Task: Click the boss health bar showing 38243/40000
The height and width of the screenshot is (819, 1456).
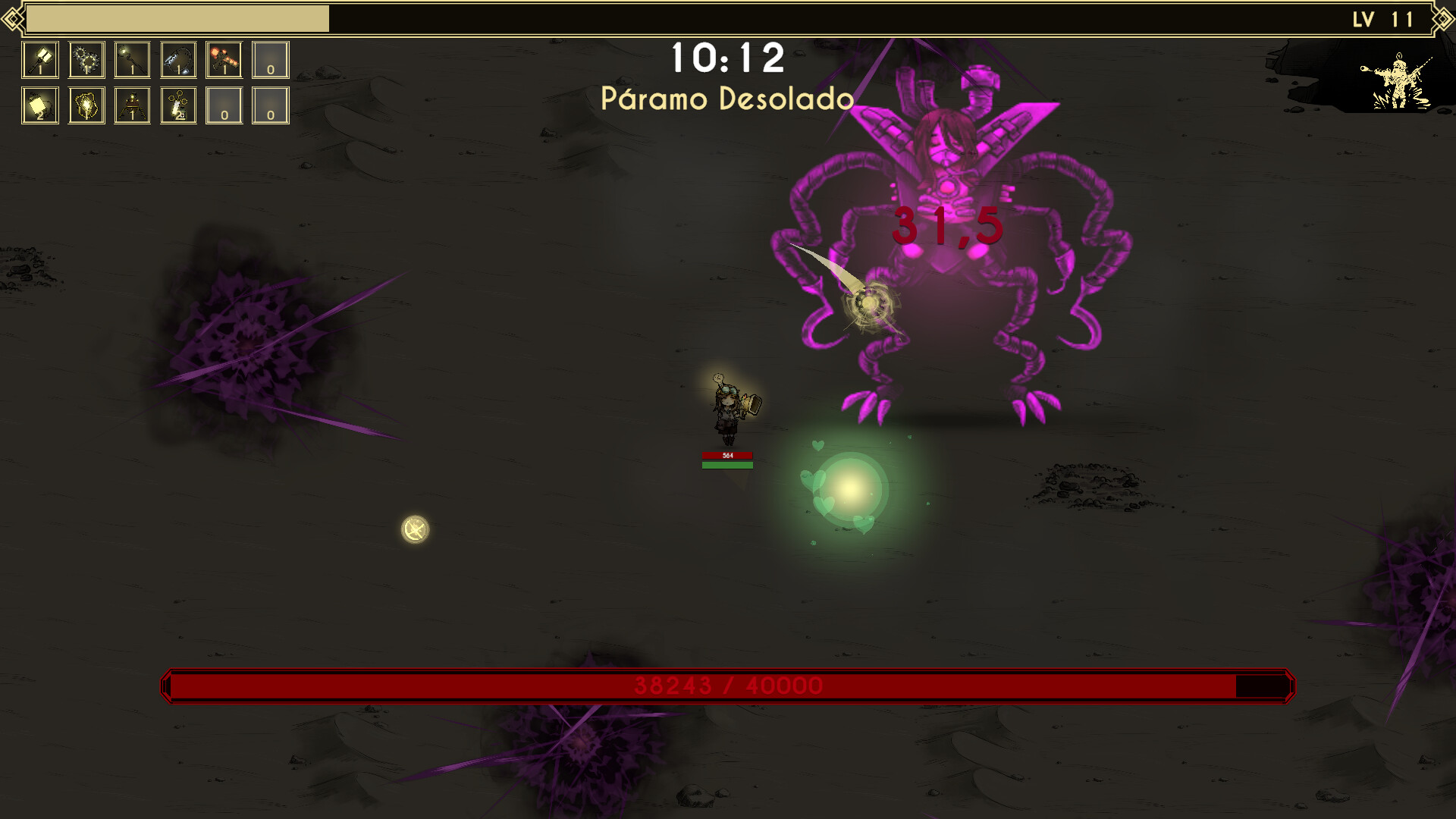Action: (x=728, y=686)
